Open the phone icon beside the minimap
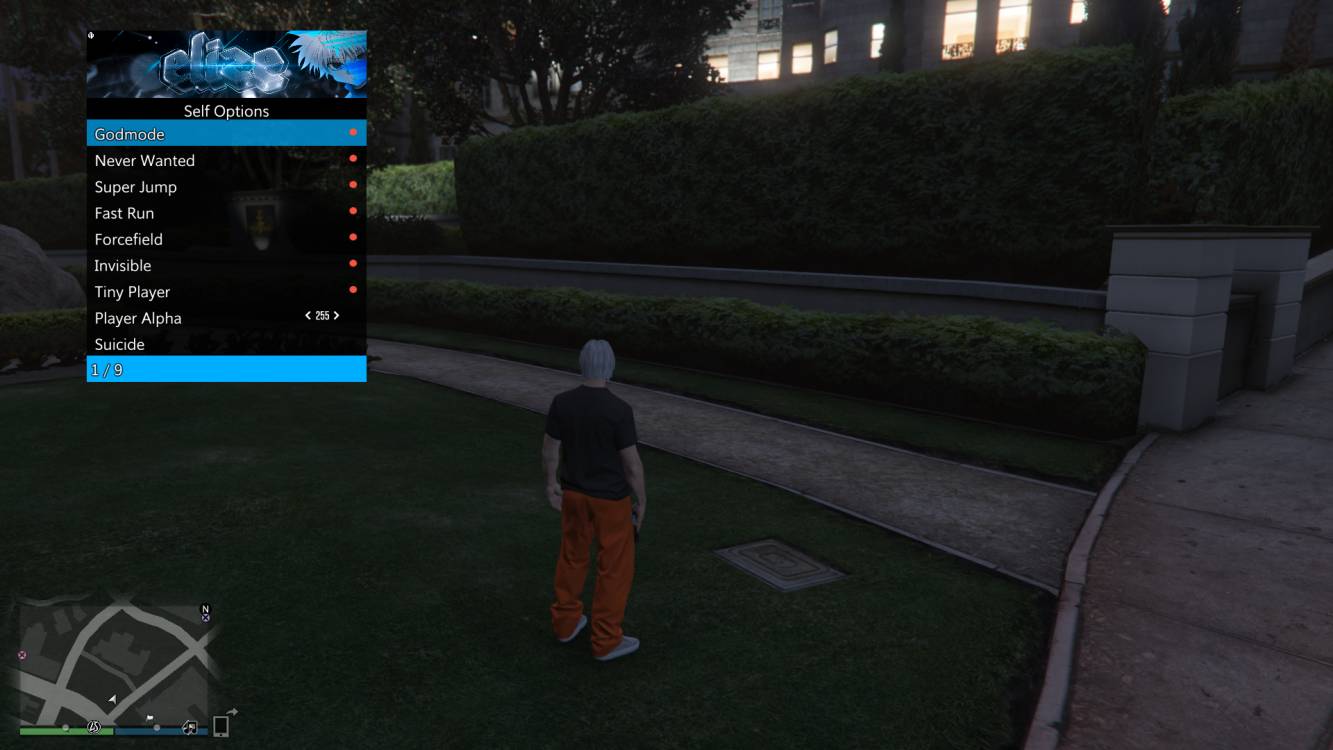 click(221, 726)
